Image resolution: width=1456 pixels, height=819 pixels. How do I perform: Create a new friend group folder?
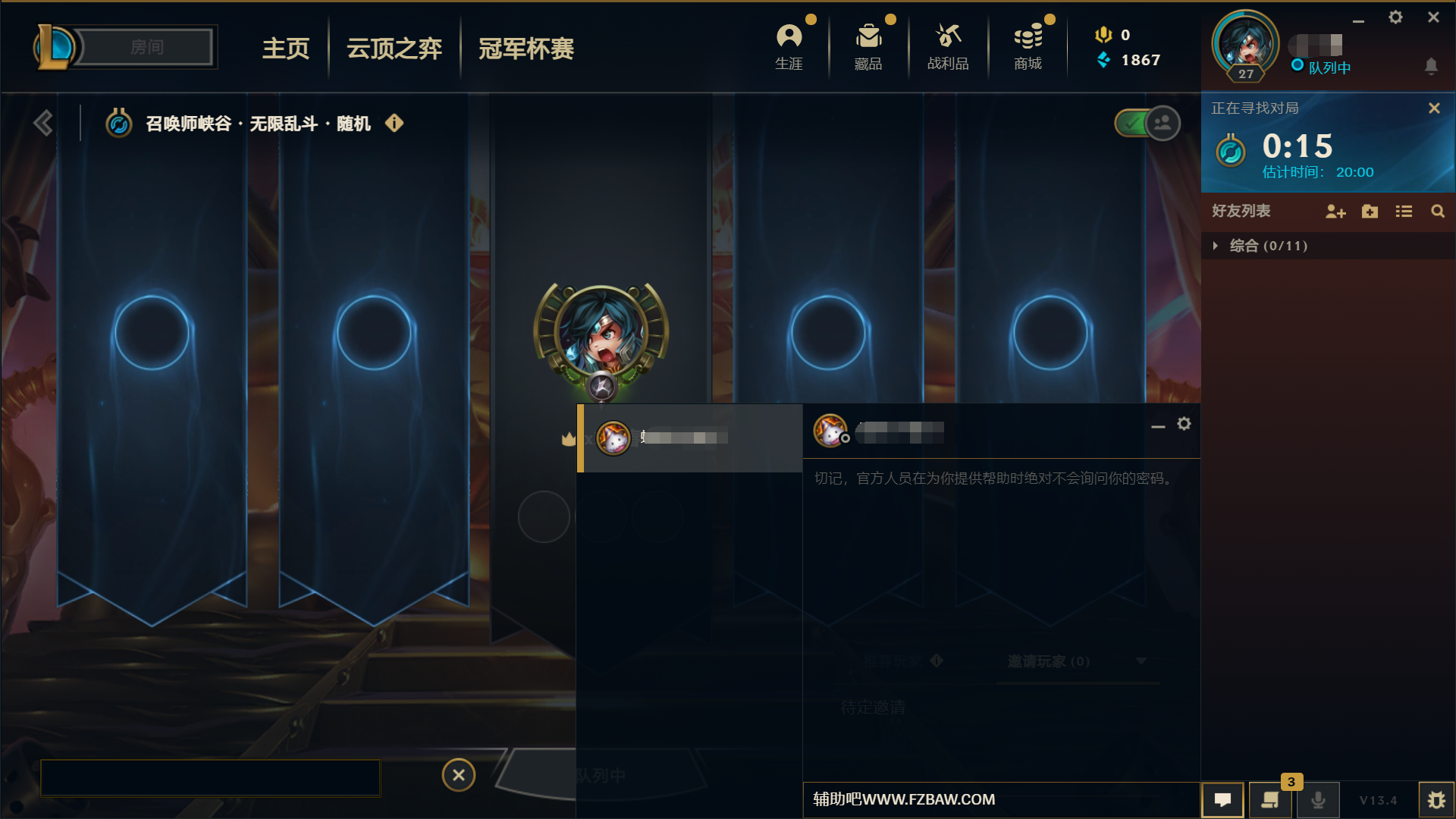pos(1370,212)
